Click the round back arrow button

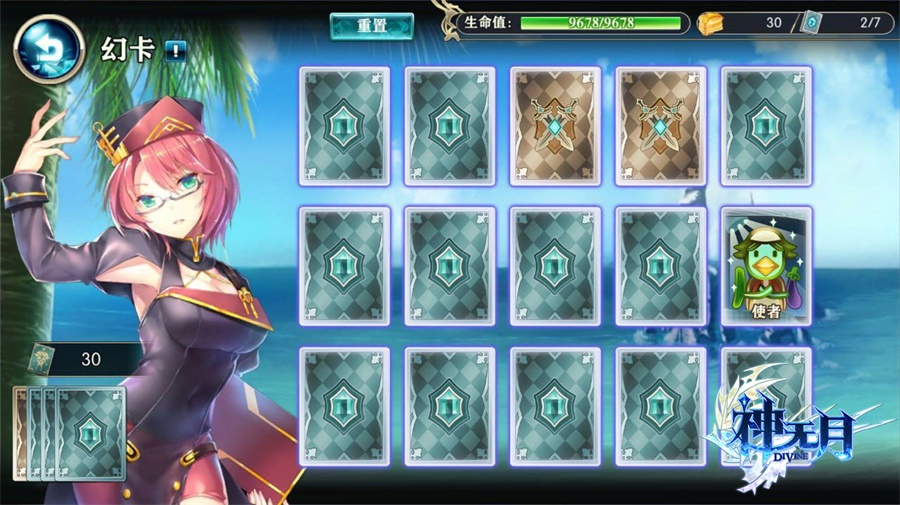tap(49, 48)
